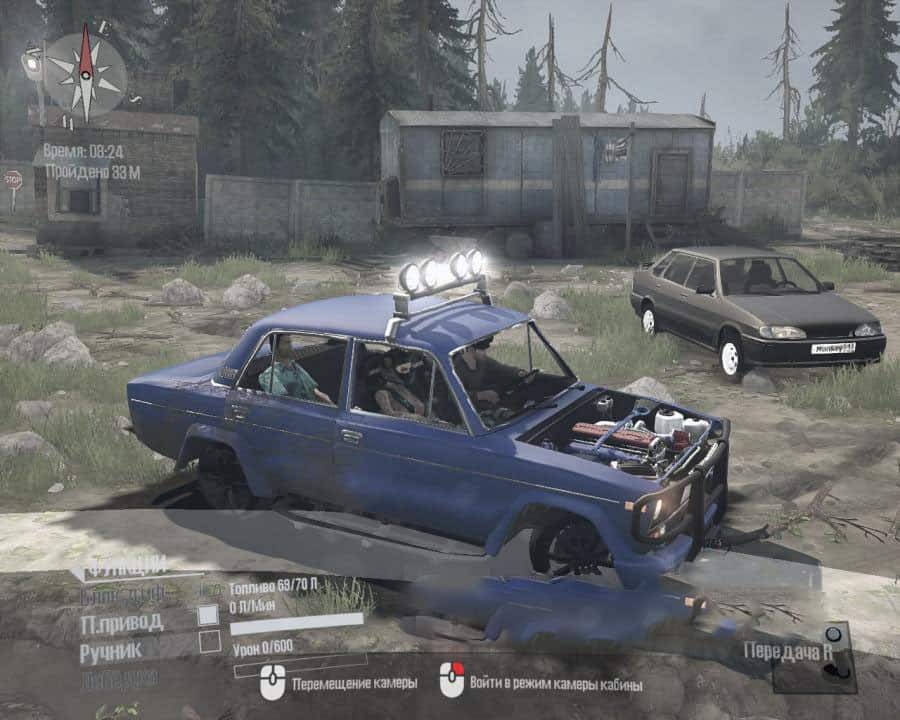
Task: Toggle the П.привод all-wheel drive checkbox
Action: pyautogui.click(x=208, y=615)
